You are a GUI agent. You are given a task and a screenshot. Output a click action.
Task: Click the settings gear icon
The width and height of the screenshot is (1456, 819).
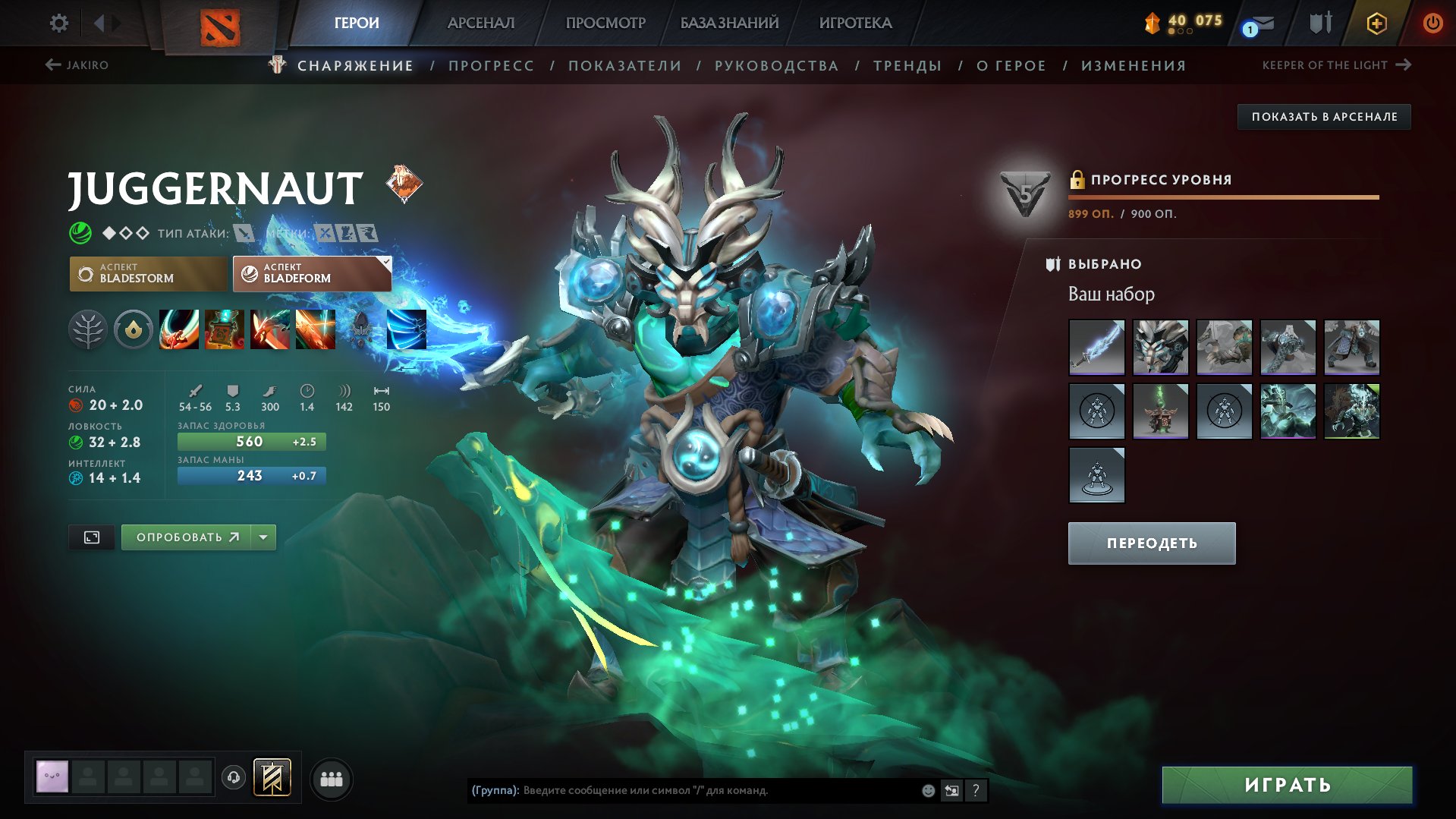coord(58,23)
